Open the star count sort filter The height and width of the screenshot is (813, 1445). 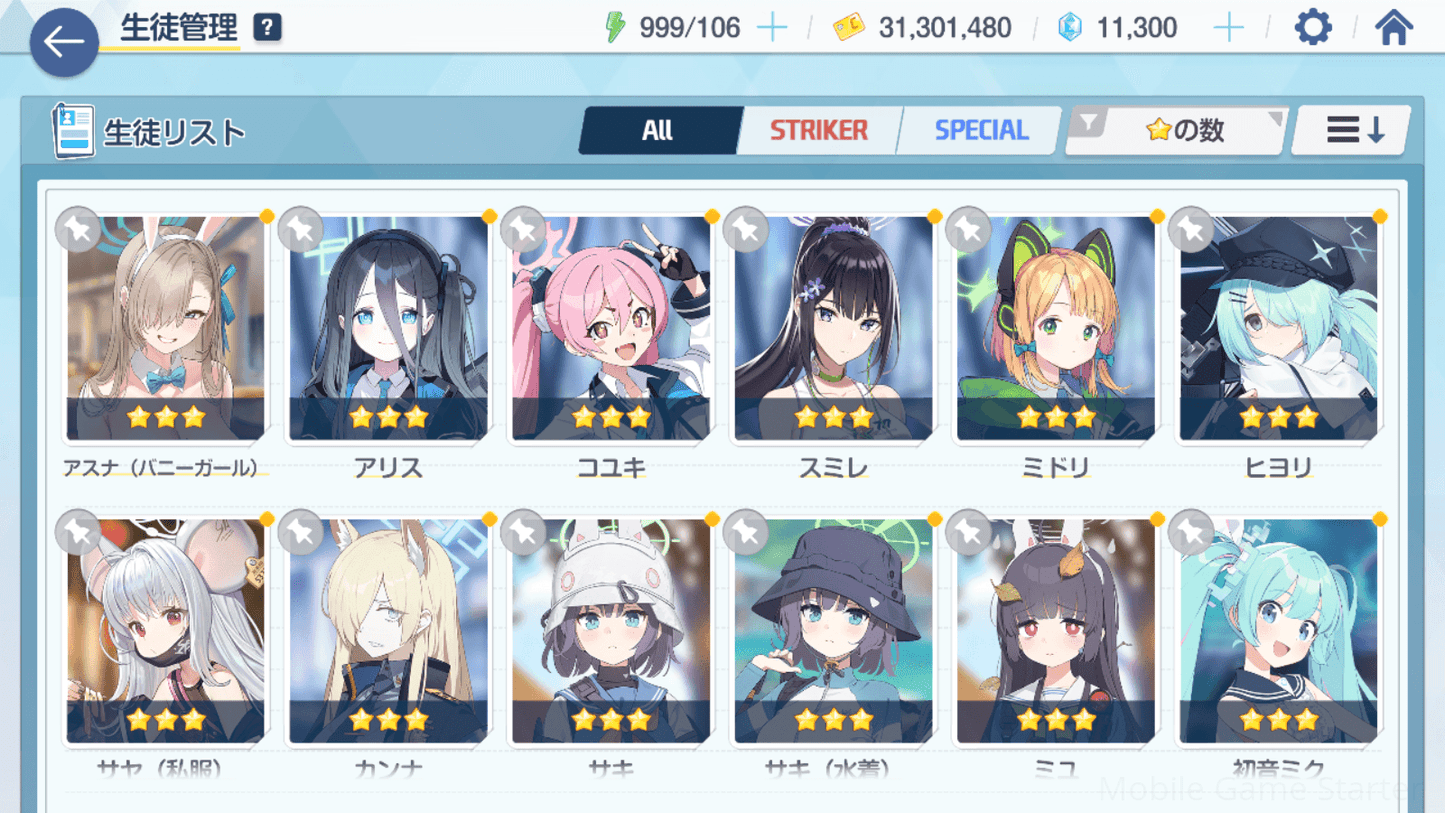1176,131
